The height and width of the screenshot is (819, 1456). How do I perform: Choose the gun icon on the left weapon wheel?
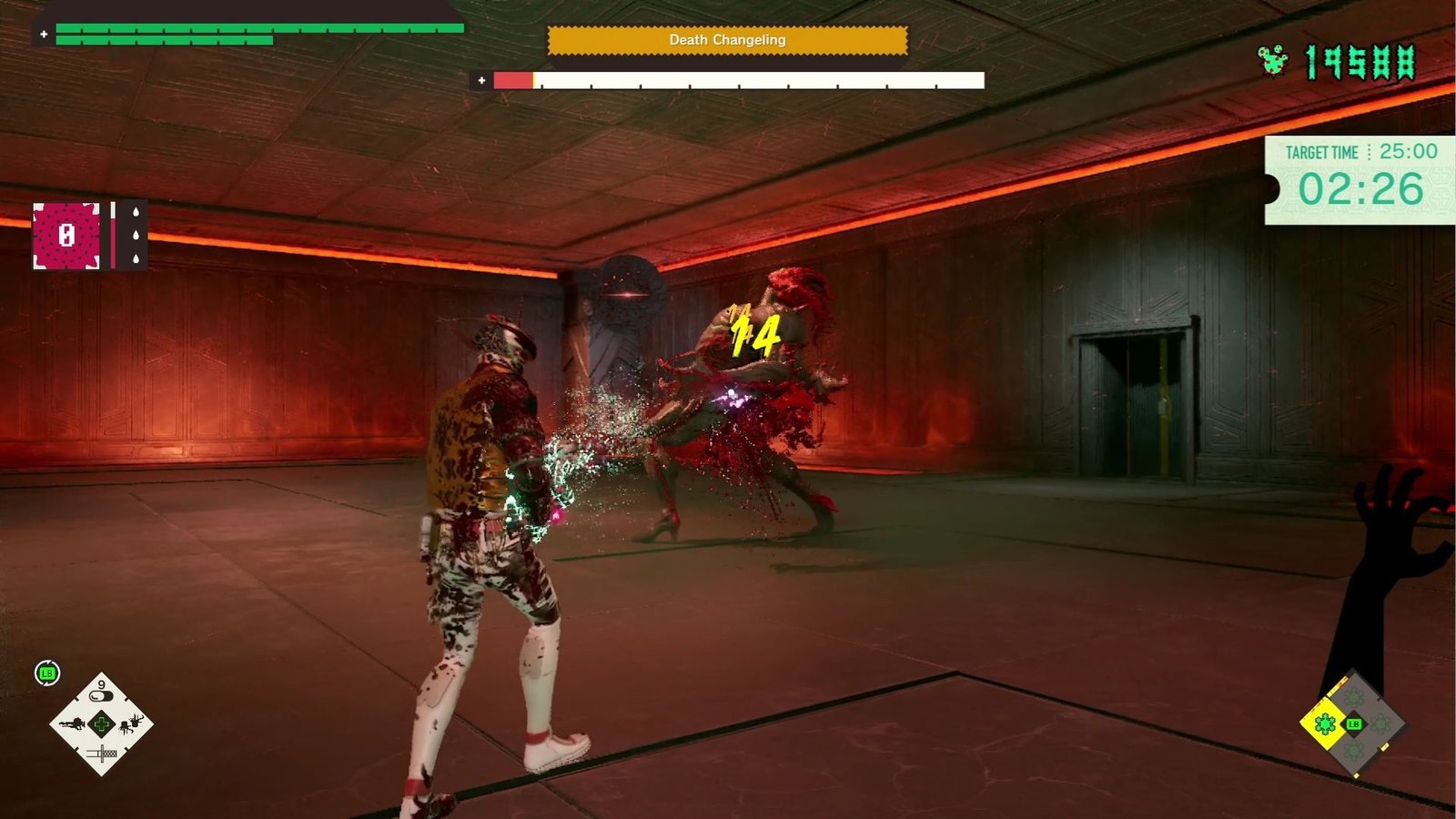[73, 724]
